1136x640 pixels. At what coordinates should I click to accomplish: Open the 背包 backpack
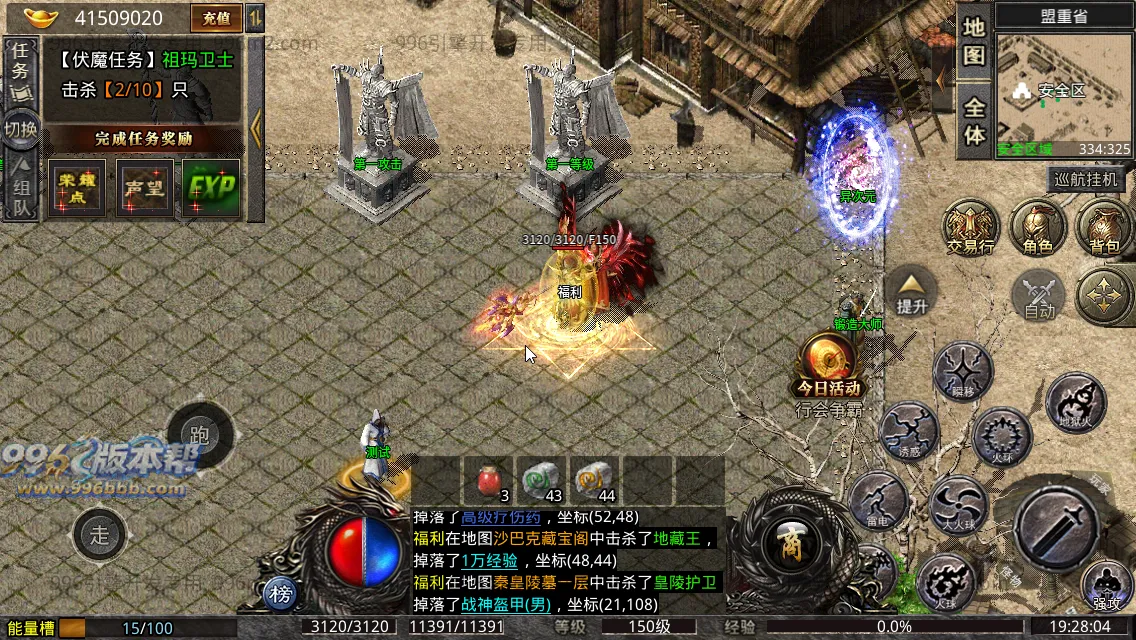[x=1104, y=227]
